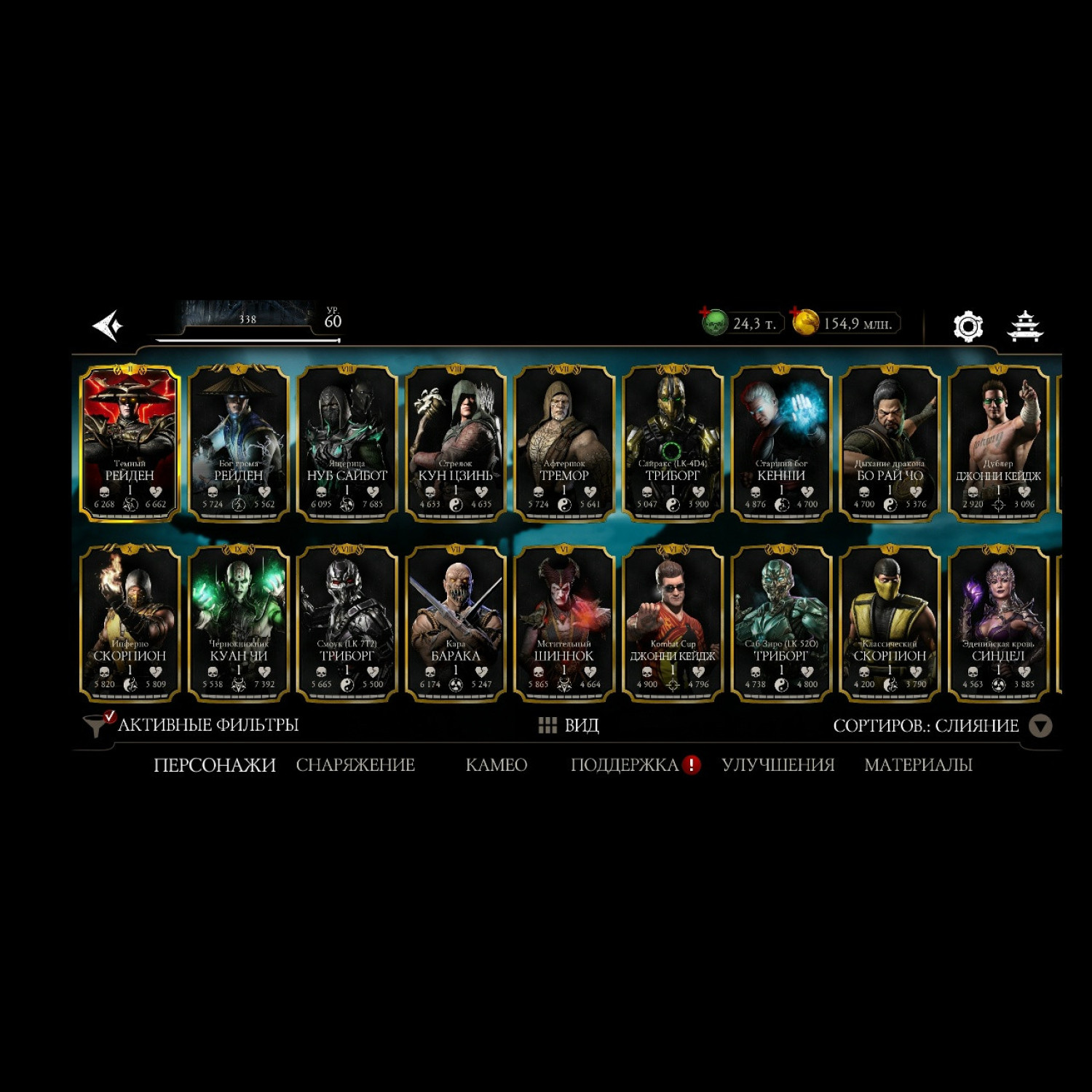Pick the Барака character card
This screenshot has width=1092, height=1092.
(456, 624)
